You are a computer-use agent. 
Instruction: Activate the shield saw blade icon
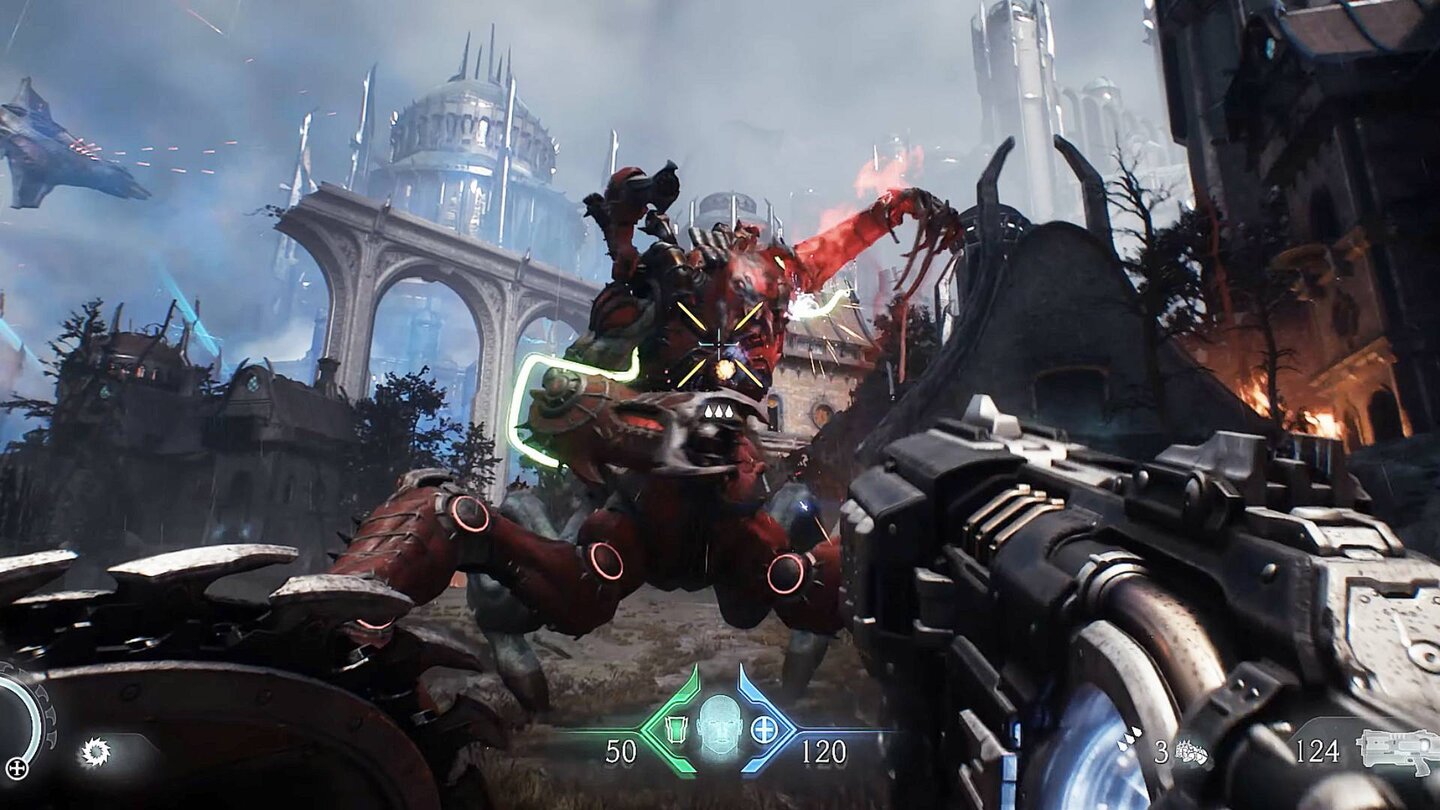(x=95, y=752)
